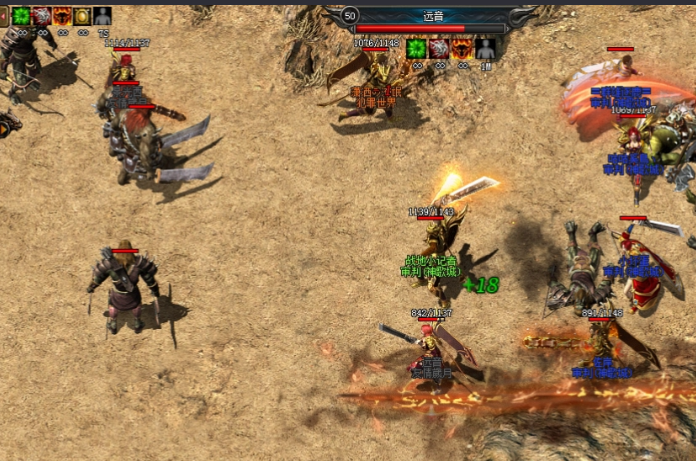Click the 远音 target name plate

pyautogui.click(x=434, y=16)
